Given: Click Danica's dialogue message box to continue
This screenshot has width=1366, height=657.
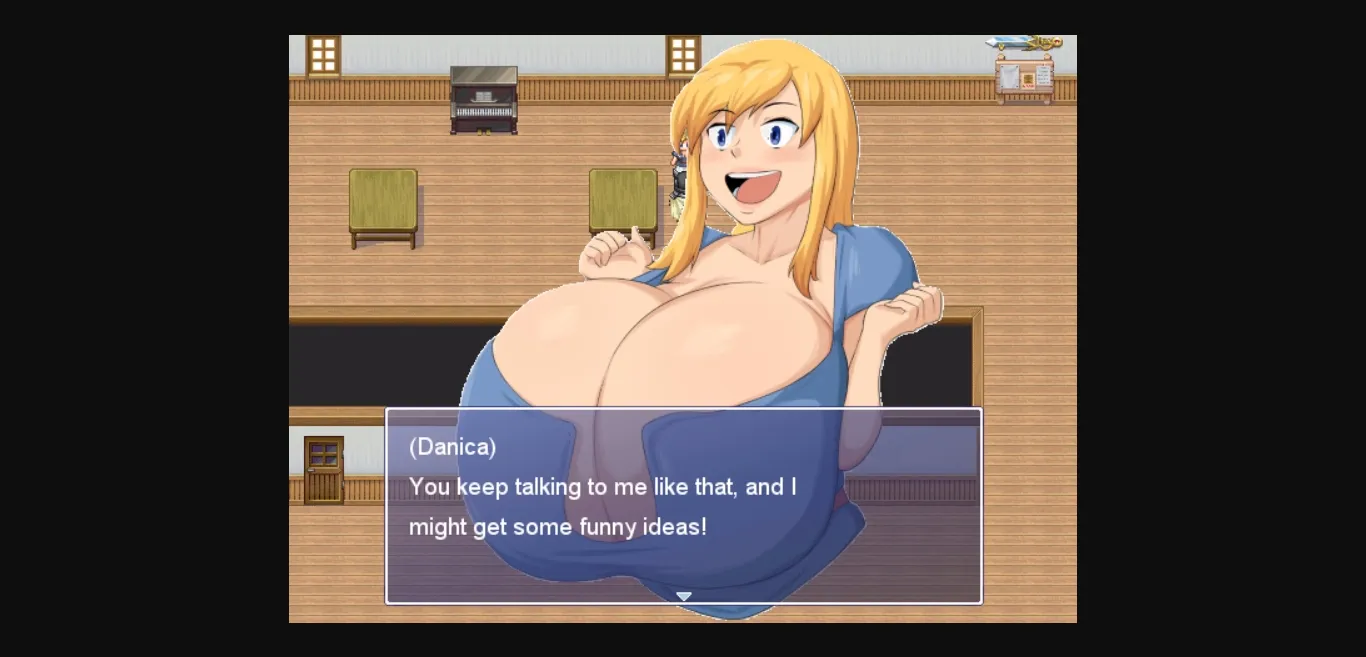Looking at the screenshot, I should [684, 505].
